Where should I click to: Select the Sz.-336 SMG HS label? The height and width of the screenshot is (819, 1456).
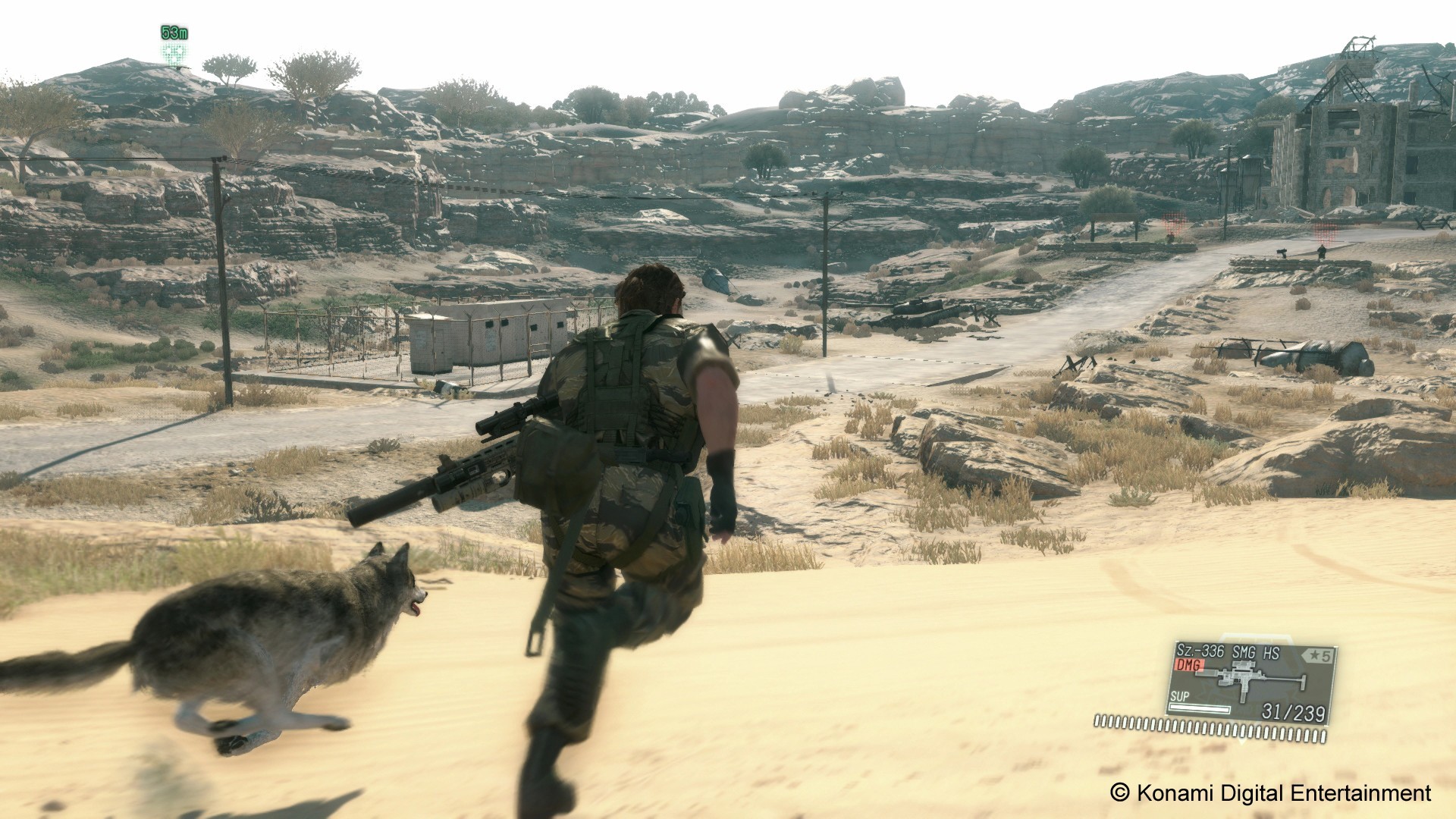pos(1229,651)
